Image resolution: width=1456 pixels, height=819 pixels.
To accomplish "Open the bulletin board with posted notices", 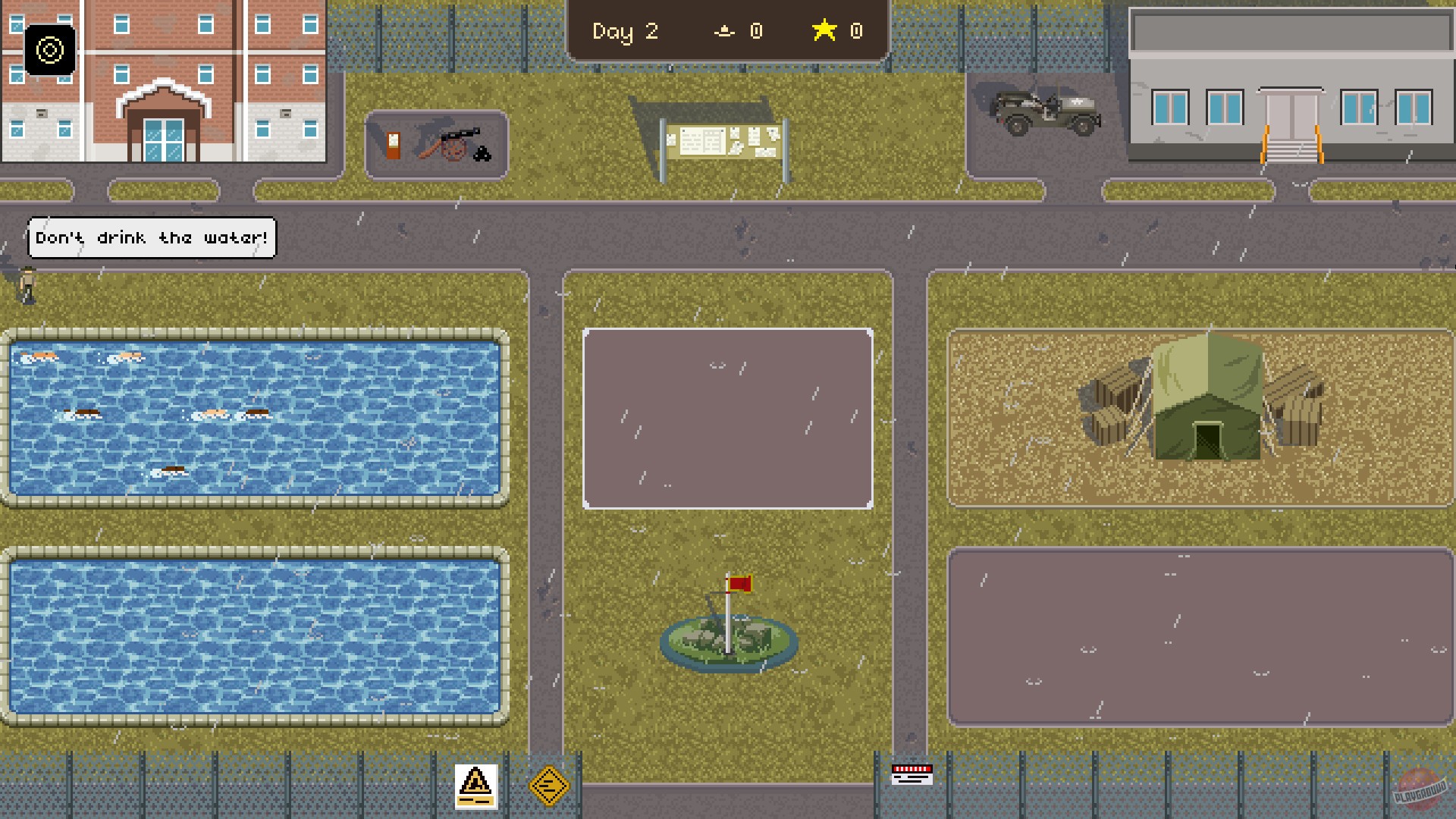I will (724, 140).
